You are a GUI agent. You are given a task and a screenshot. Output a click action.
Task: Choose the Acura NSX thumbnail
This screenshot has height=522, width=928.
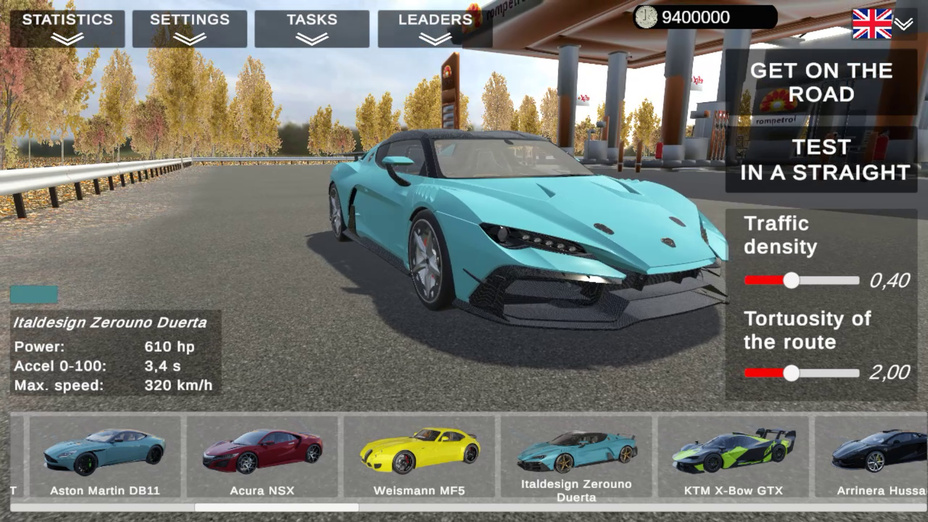[261, 457]
